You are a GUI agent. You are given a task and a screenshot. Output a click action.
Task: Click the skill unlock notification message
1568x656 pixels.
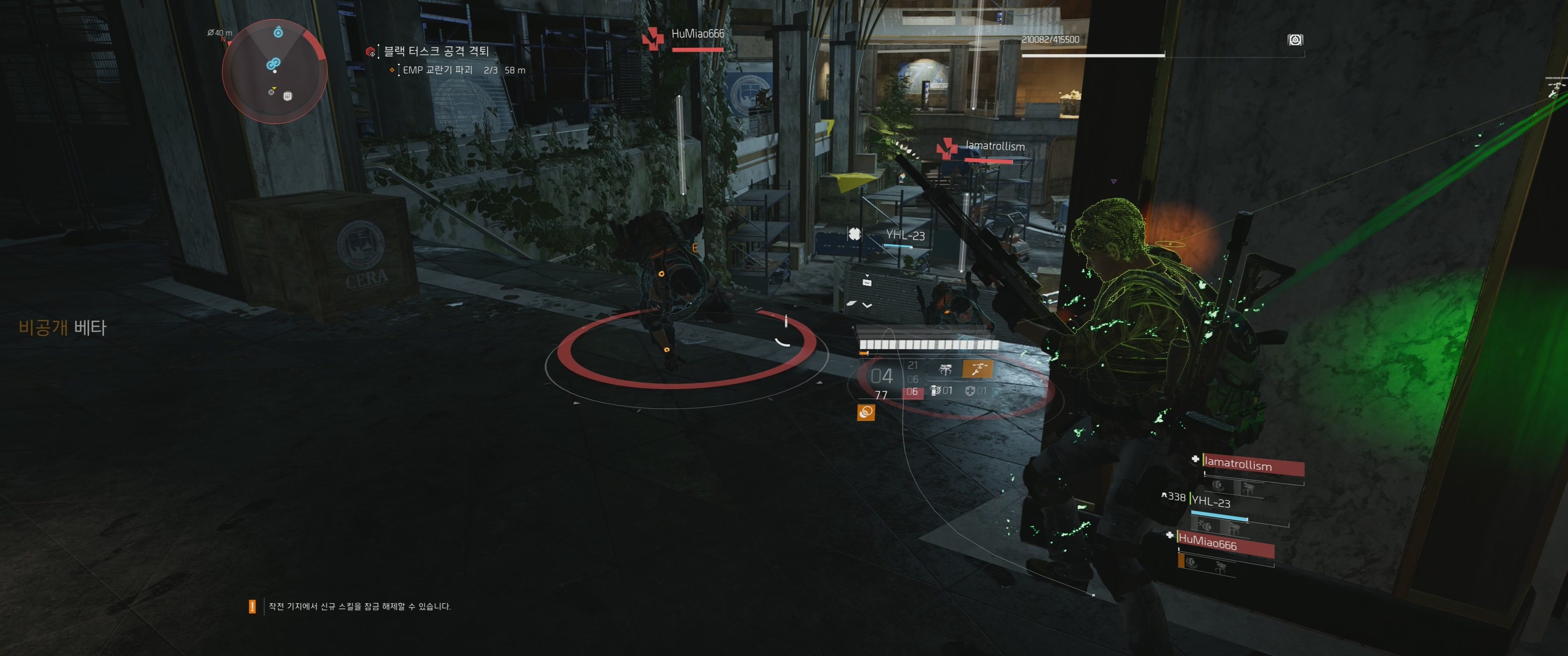click(x=359, y=607)
